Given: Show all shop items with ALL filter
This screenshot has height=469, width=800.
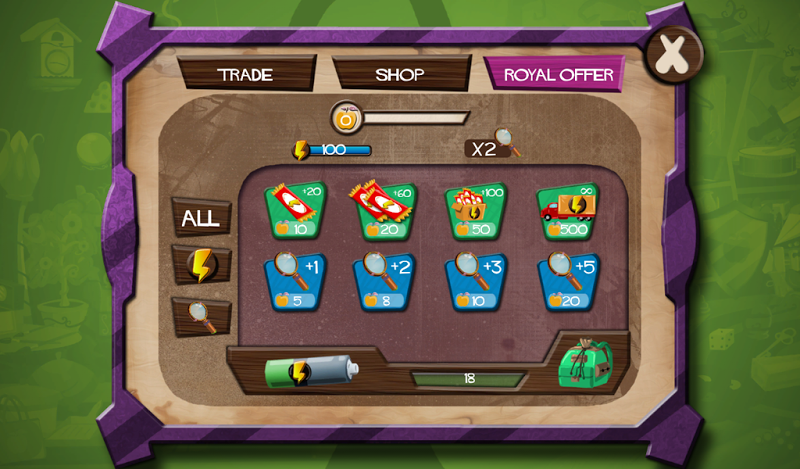Looking at the screenshot, I should point(201,217).
